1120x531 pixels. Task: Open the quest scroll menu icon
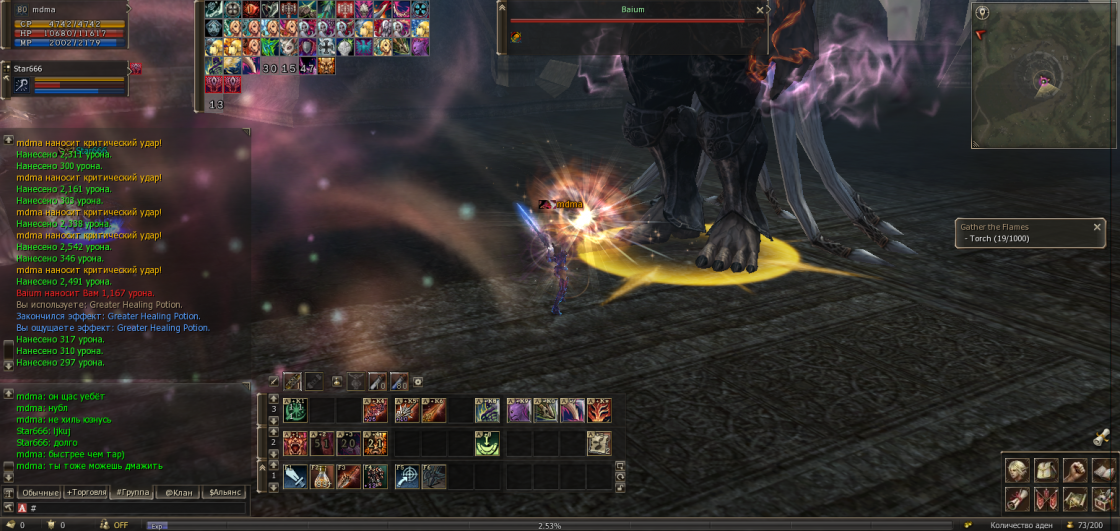click(1017, 498)
